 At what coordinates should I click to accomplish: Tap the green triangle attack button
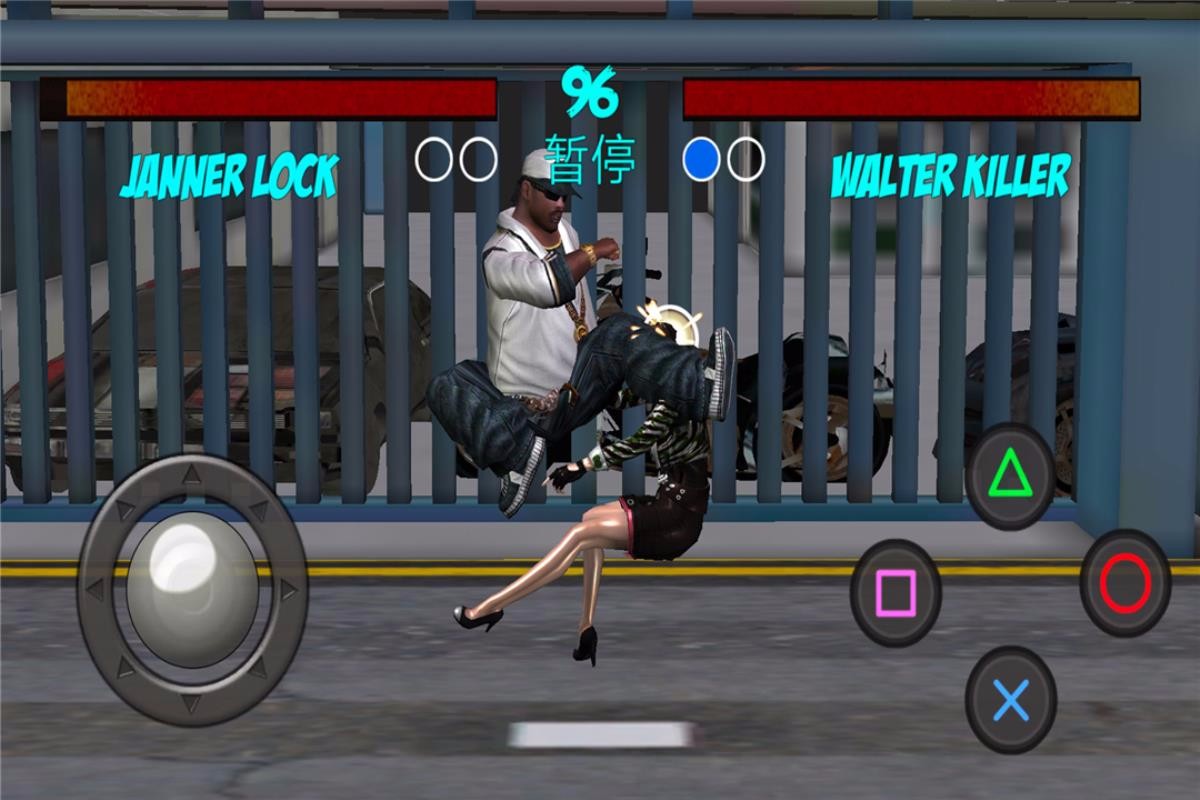tap(1010, 476)
